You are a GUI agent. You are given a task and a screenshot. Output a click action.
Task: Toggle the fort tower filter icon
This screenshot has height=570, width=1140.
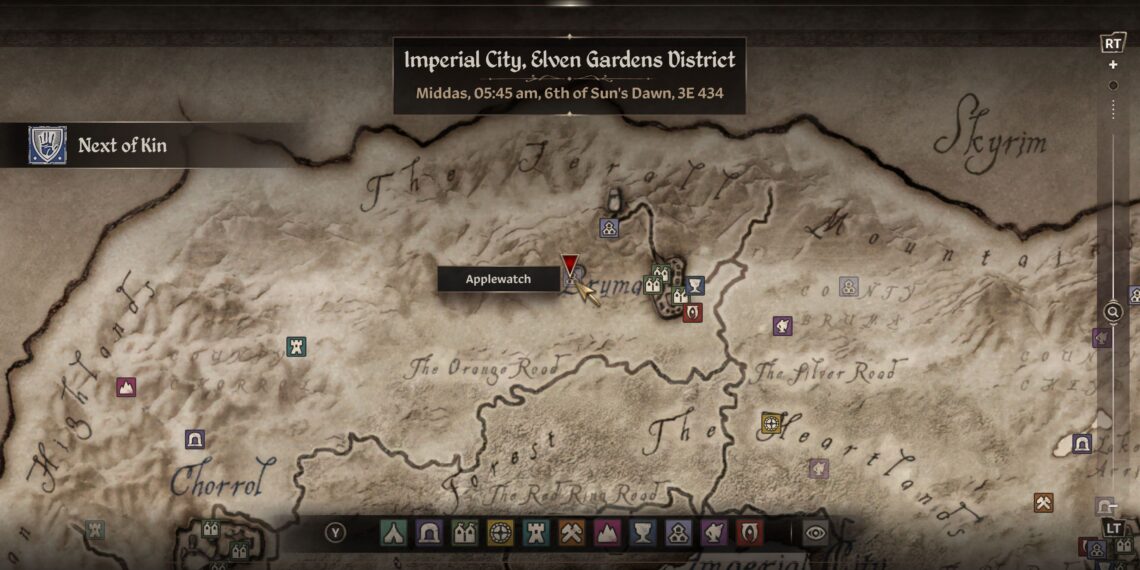click(536, 533)
